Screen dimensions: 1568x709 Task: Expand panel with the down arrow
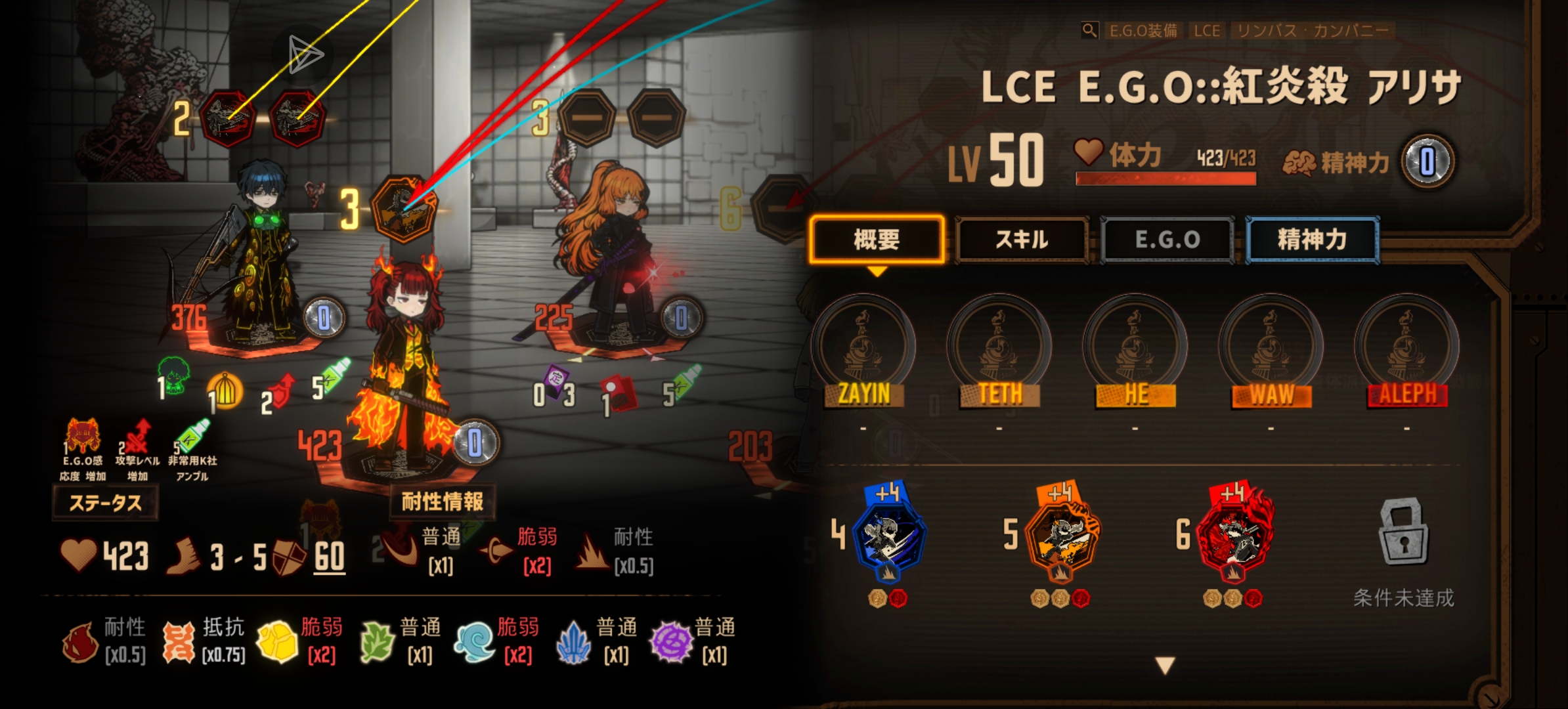[1165, 666]
